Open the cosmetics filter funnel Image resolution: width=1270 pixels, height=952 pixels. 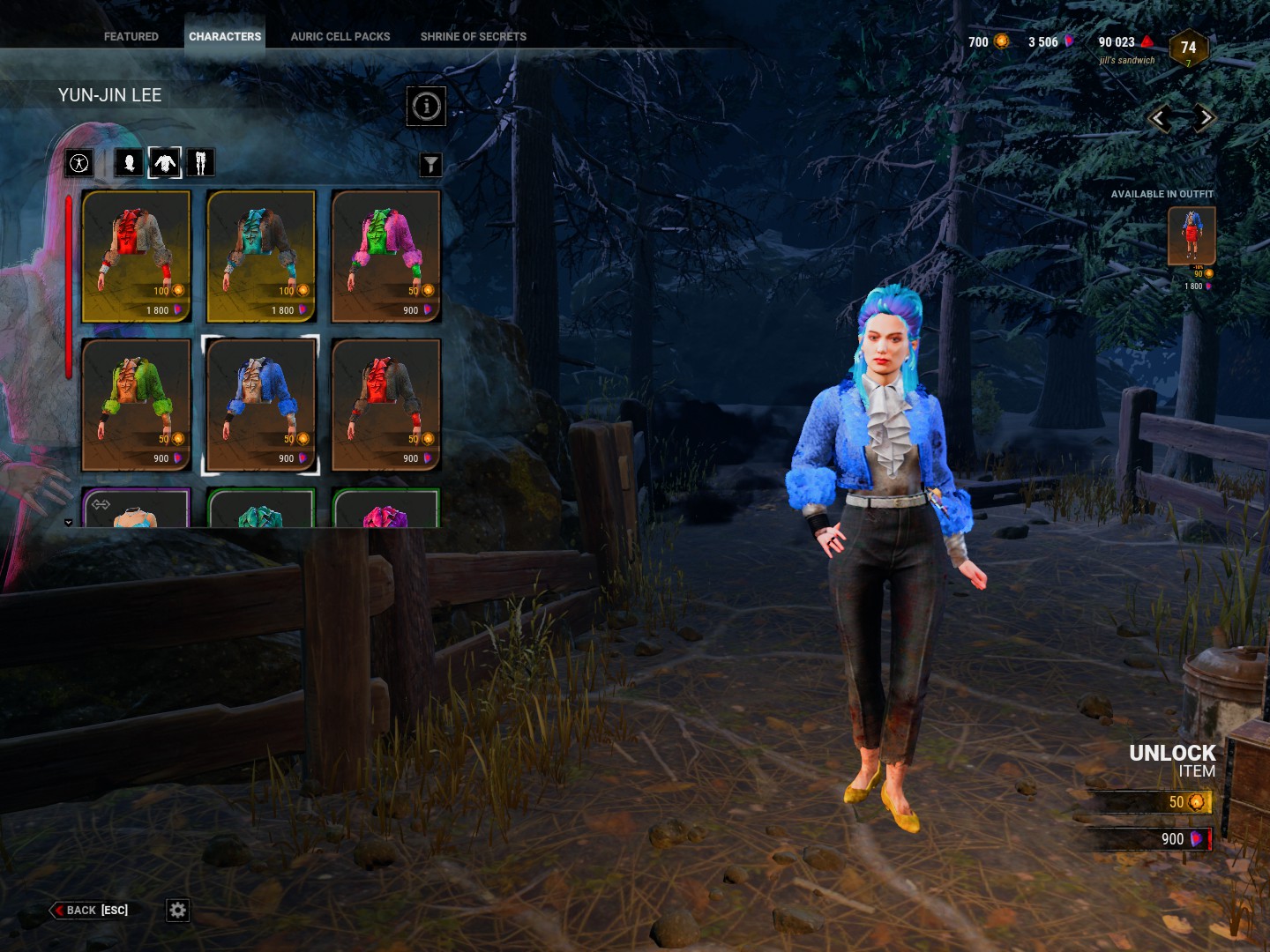430,165
